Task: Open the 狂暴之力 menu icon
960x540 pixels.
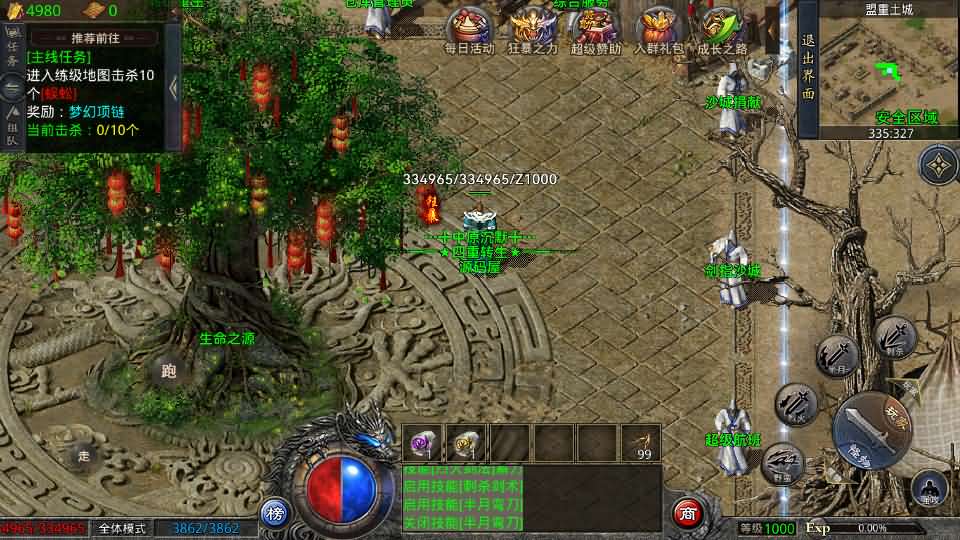Action: [x=530, y=28]
